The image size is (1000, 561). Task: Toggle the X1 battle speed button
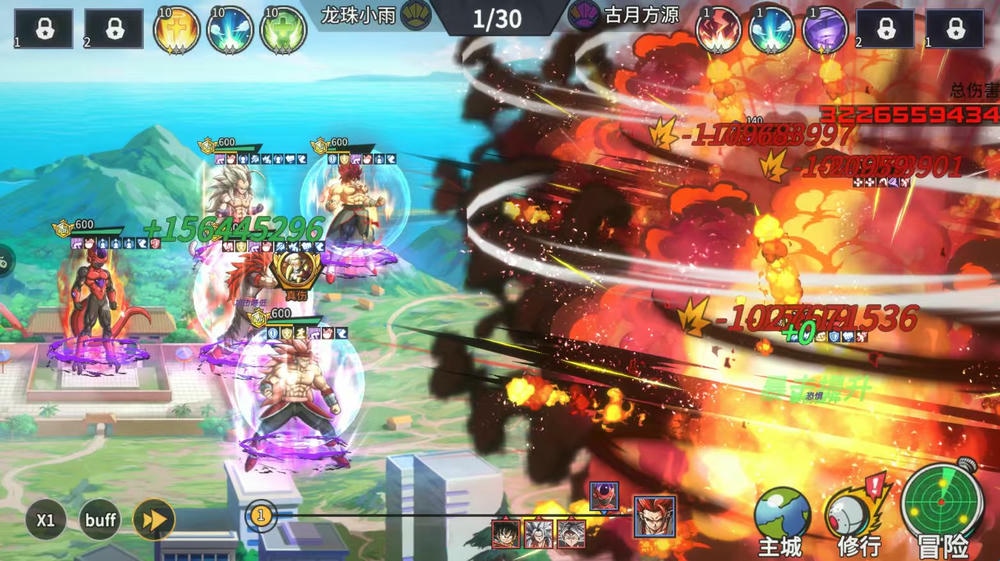(46, 520)
